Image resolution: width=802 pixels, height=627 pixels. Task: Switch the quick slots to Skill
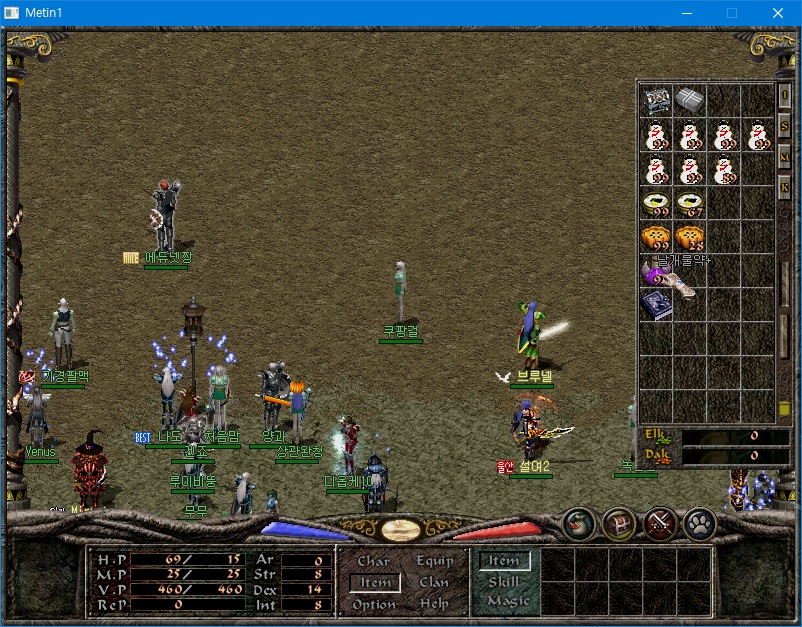coord(504,582)
